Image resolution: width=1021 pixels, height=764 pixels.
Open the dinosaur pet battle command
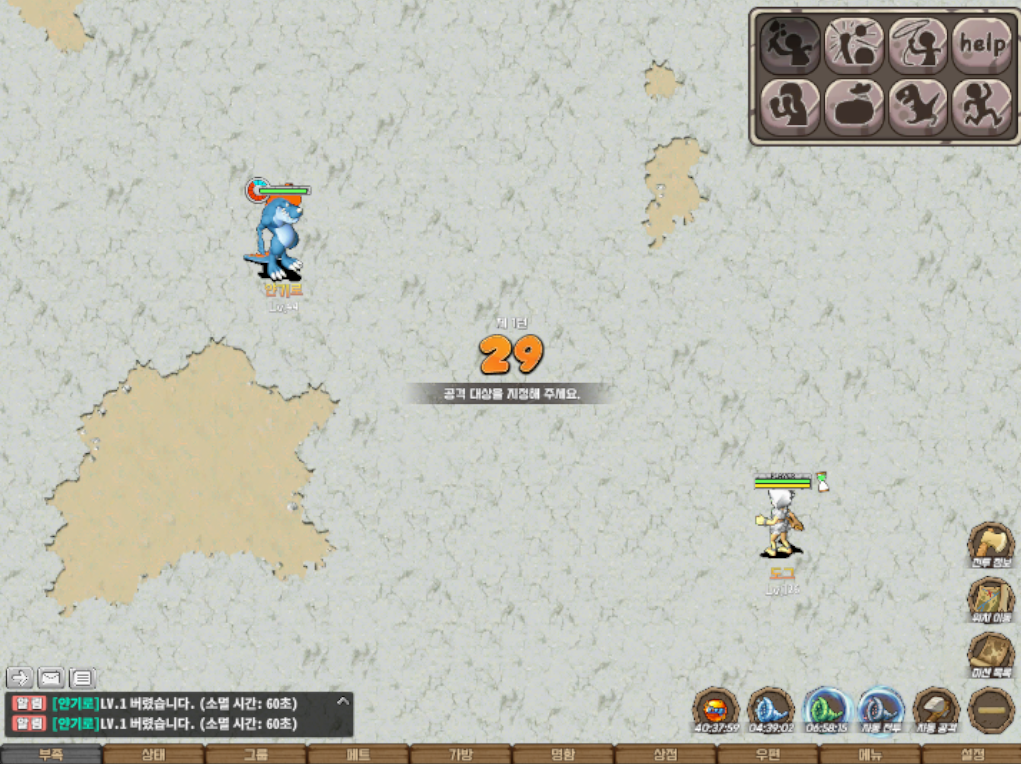[917, 106]
